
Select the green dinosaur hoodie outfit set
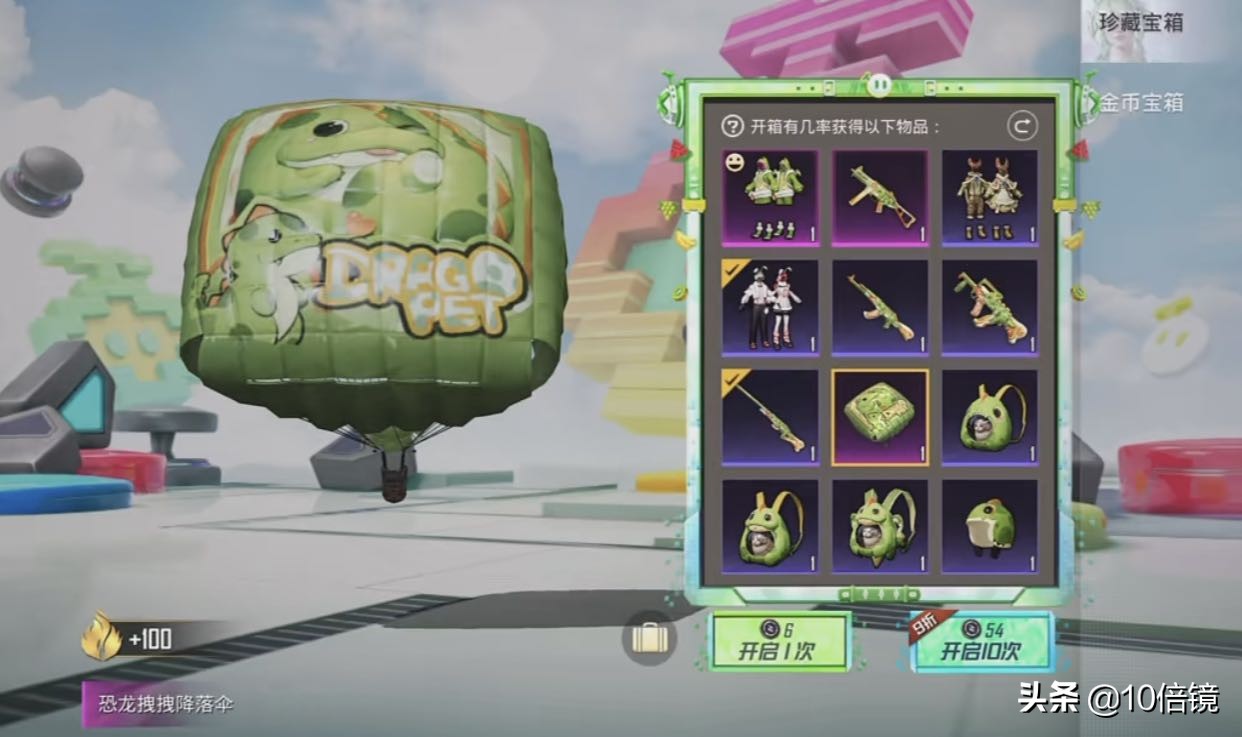coord(770,197)
